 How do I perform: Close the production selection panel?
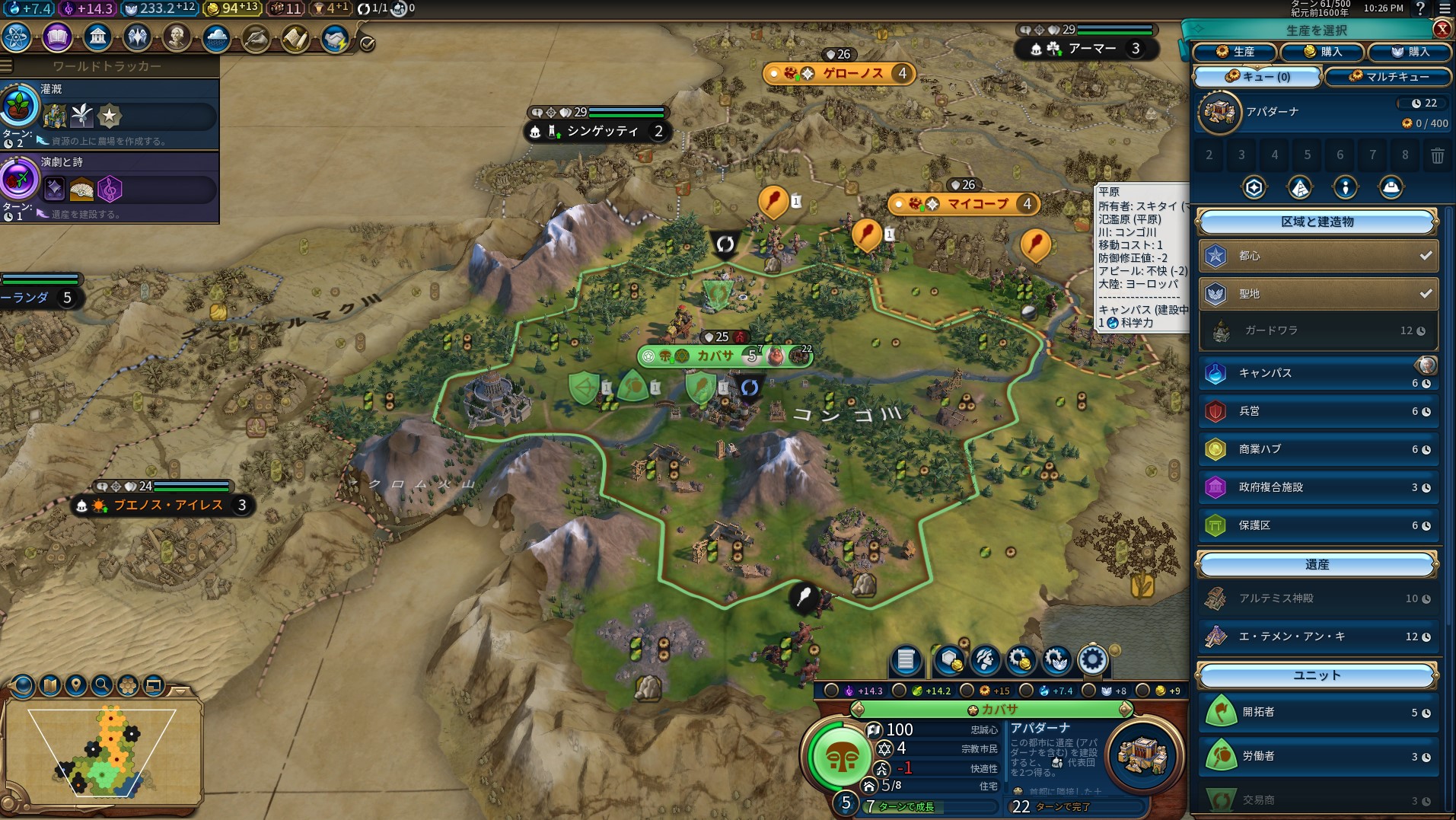[x=1442, y=29]
